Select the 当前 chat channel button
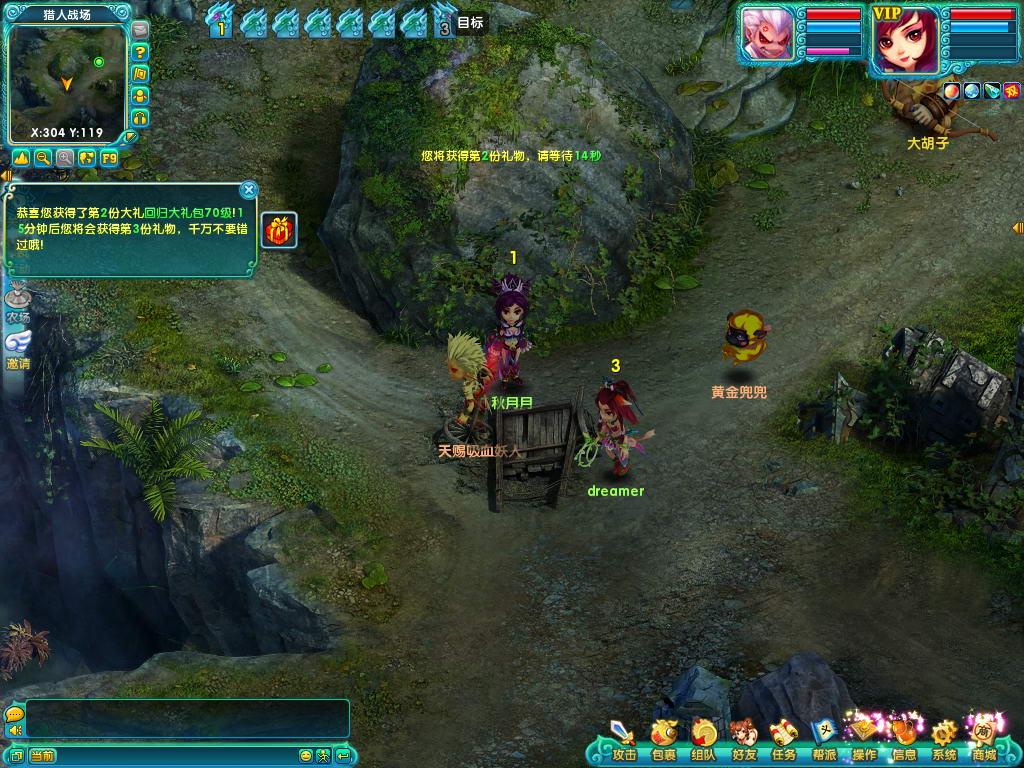This screenshot has height=768, width=1024. click(x=42, y=756)
